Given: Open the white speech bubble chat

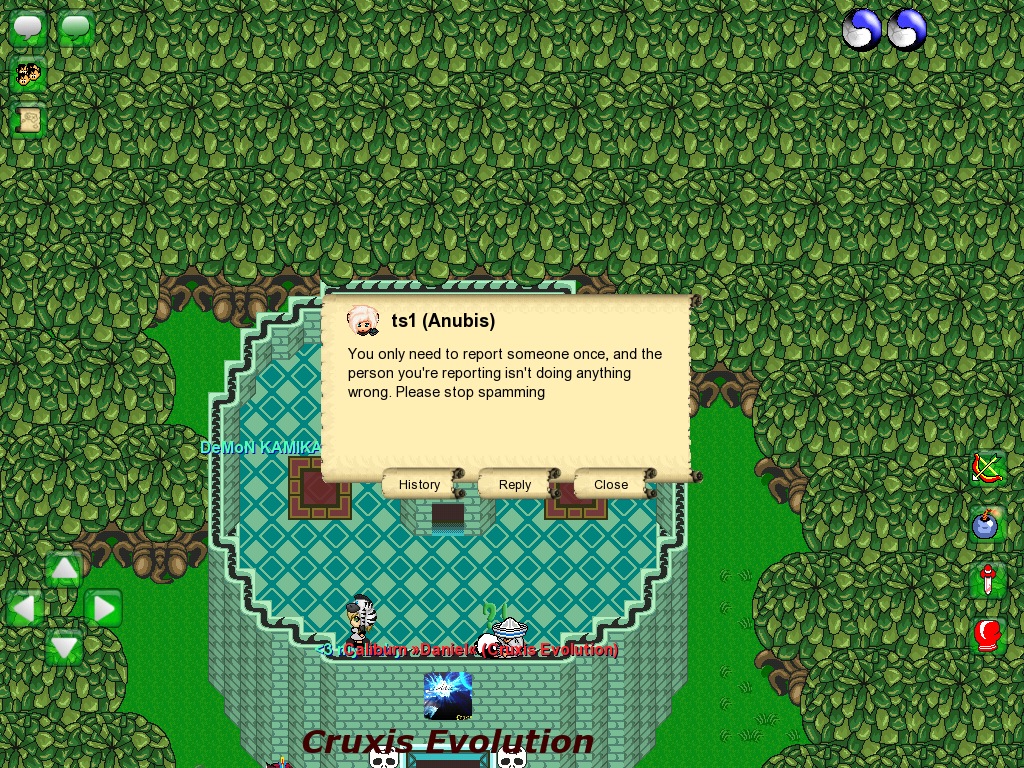Looking at the screenshot, I should tap(28, 28).
